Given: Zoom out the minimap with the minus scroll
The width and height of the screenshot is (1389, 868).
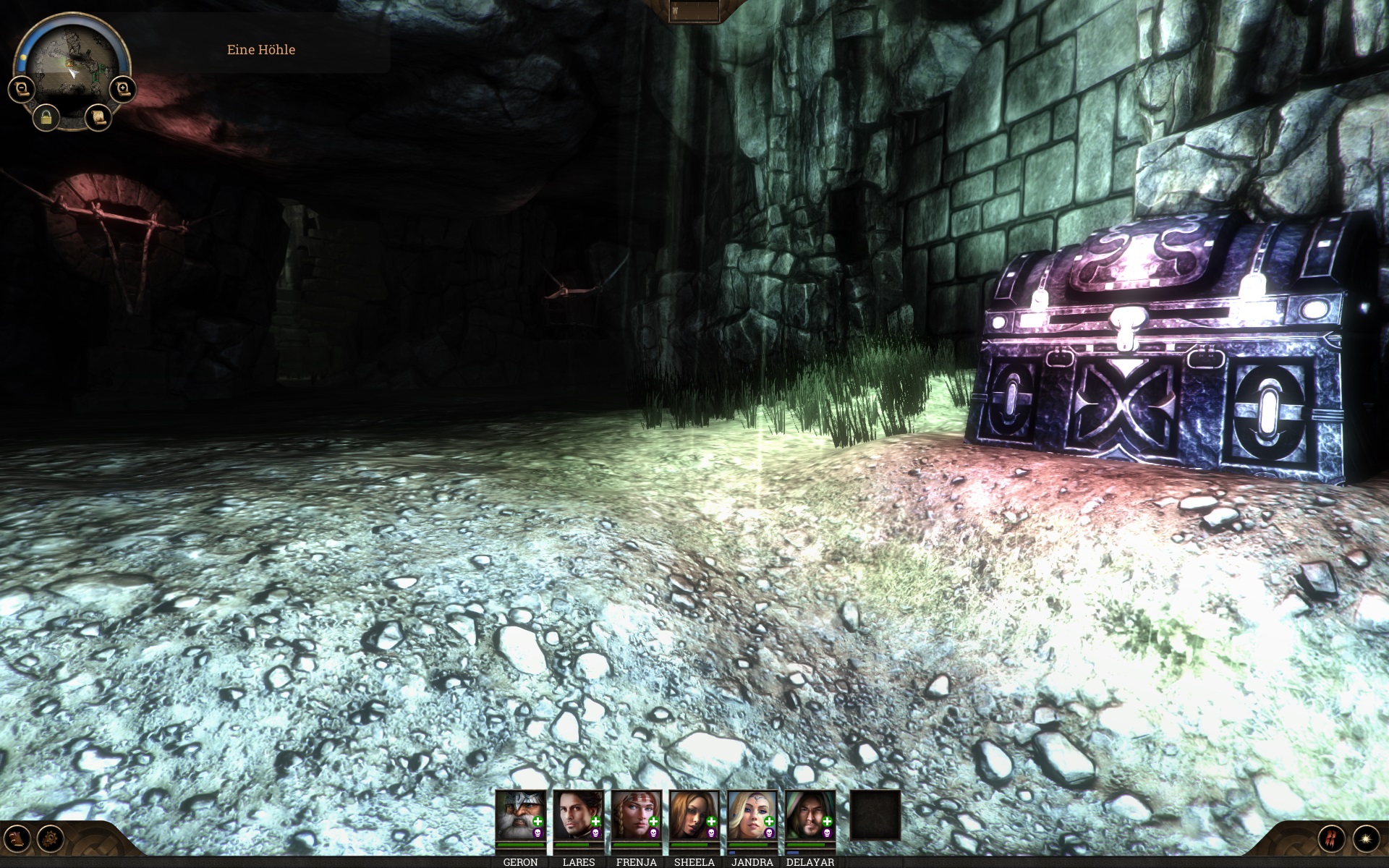Looking at the screenshot, I should click(x=22, y=90).
